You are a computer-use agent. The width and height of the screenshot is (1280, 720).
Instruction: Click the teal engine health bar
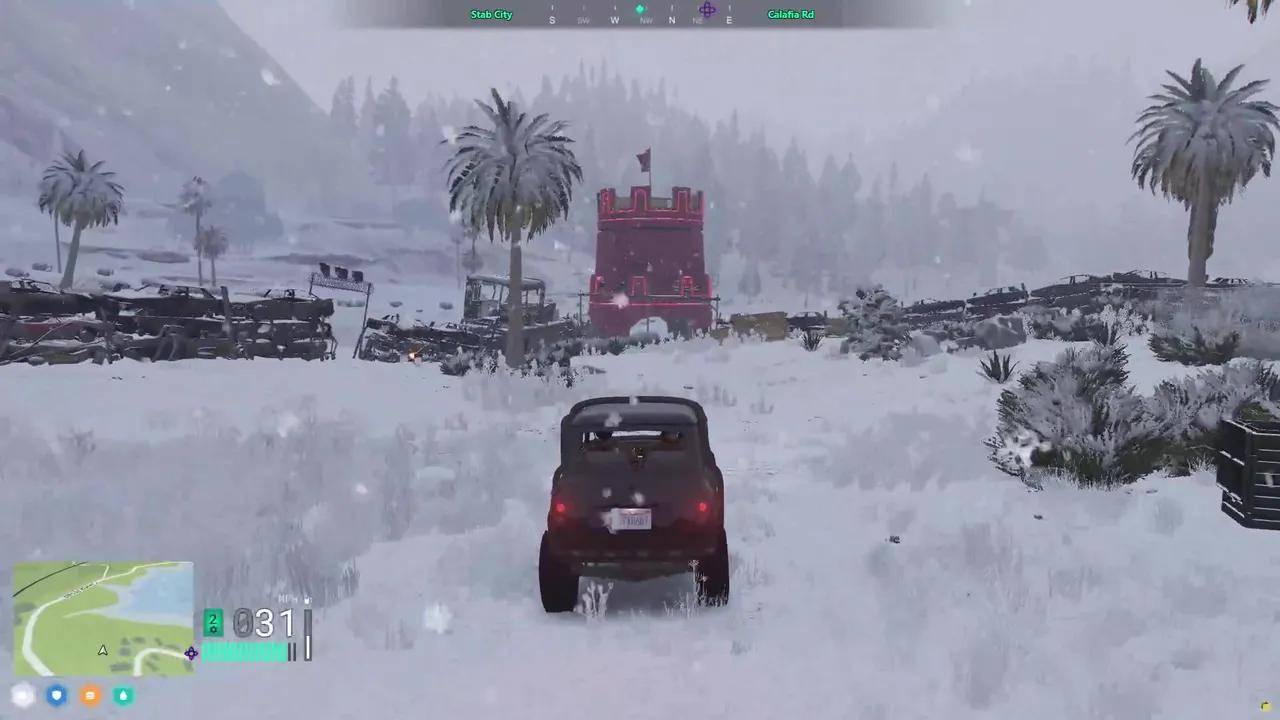(245, 652)
